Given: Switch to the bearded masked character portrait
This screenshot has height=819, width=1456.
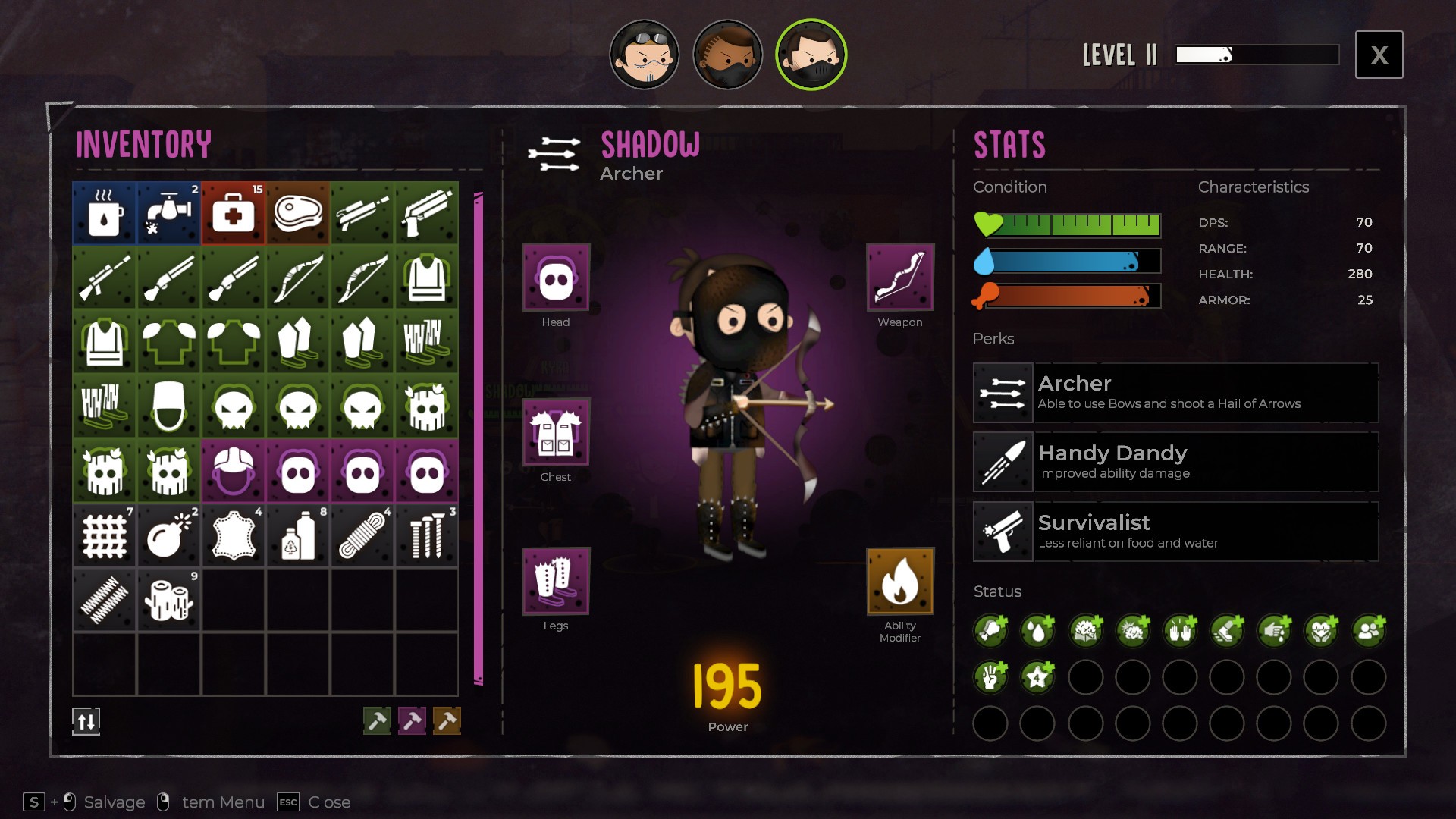Looking at the screenshot, I should pos(727,55).
